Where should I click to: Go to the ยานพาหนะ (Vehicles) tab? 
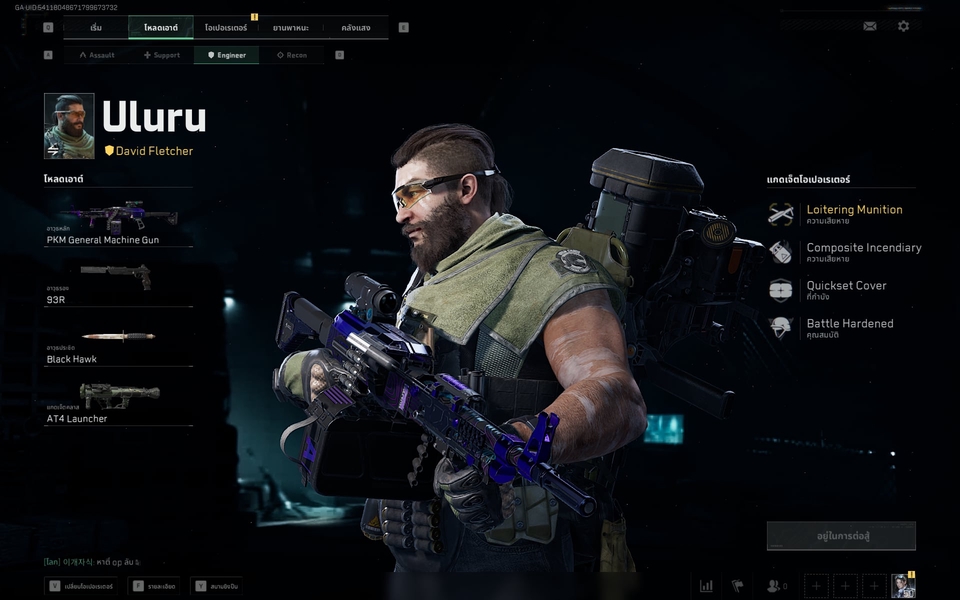[290, 28]
